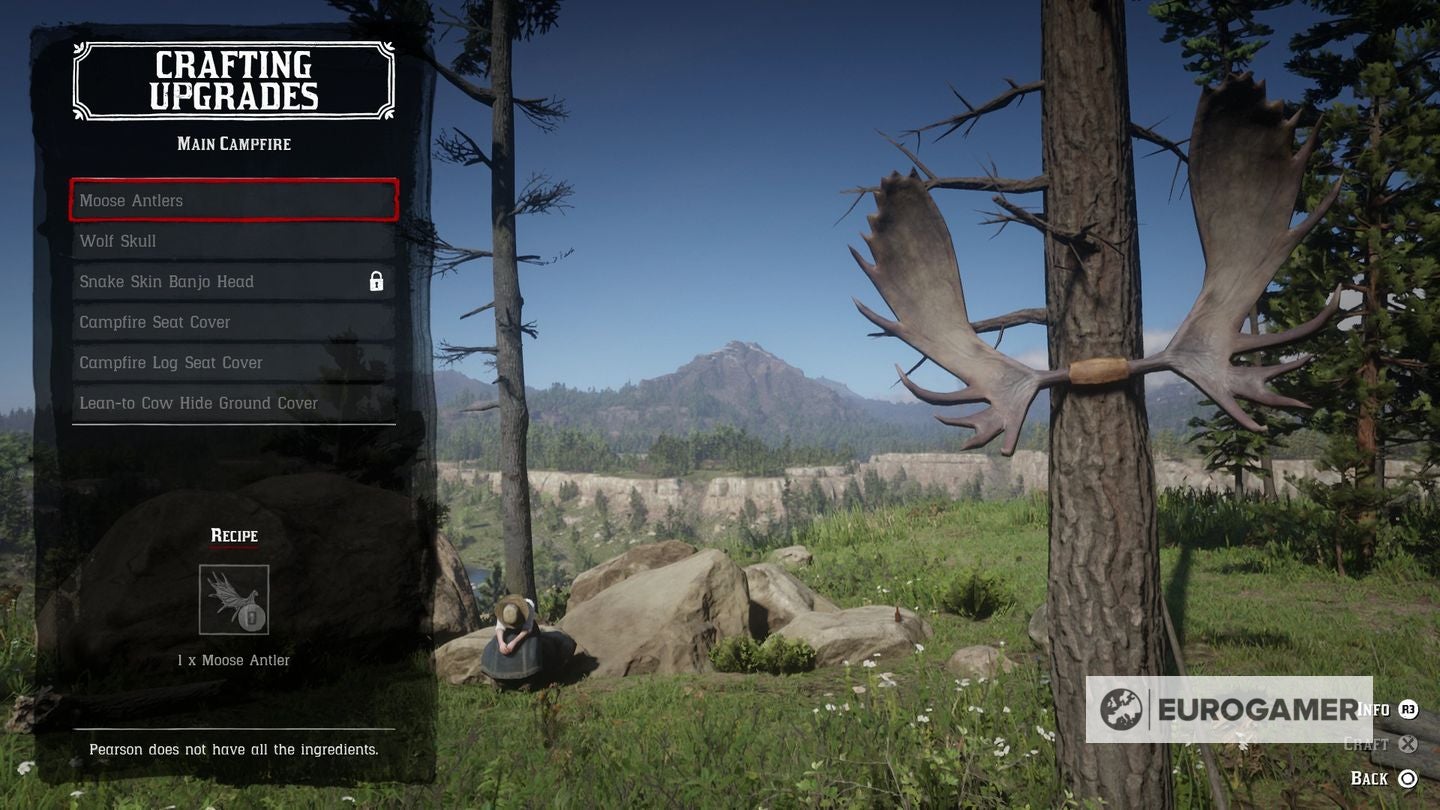Viewport: 1440px width, 810px height.
Task: Select the highlighted Moose Antlers upgrade
Action: pos(233,200)
